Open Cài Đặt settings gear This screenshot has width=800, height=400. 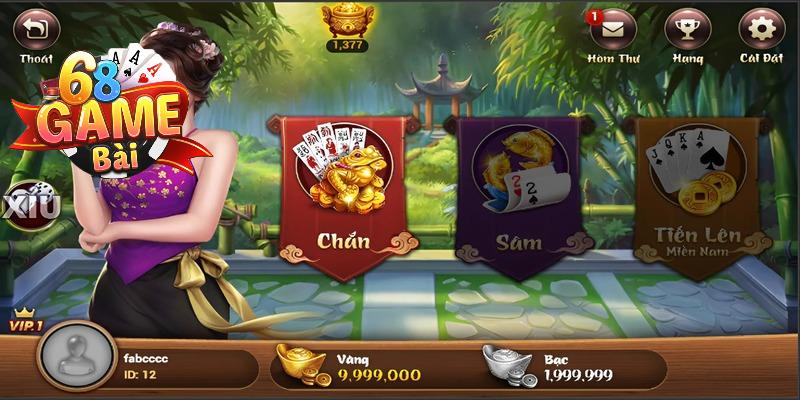click(x=762, y=30)
